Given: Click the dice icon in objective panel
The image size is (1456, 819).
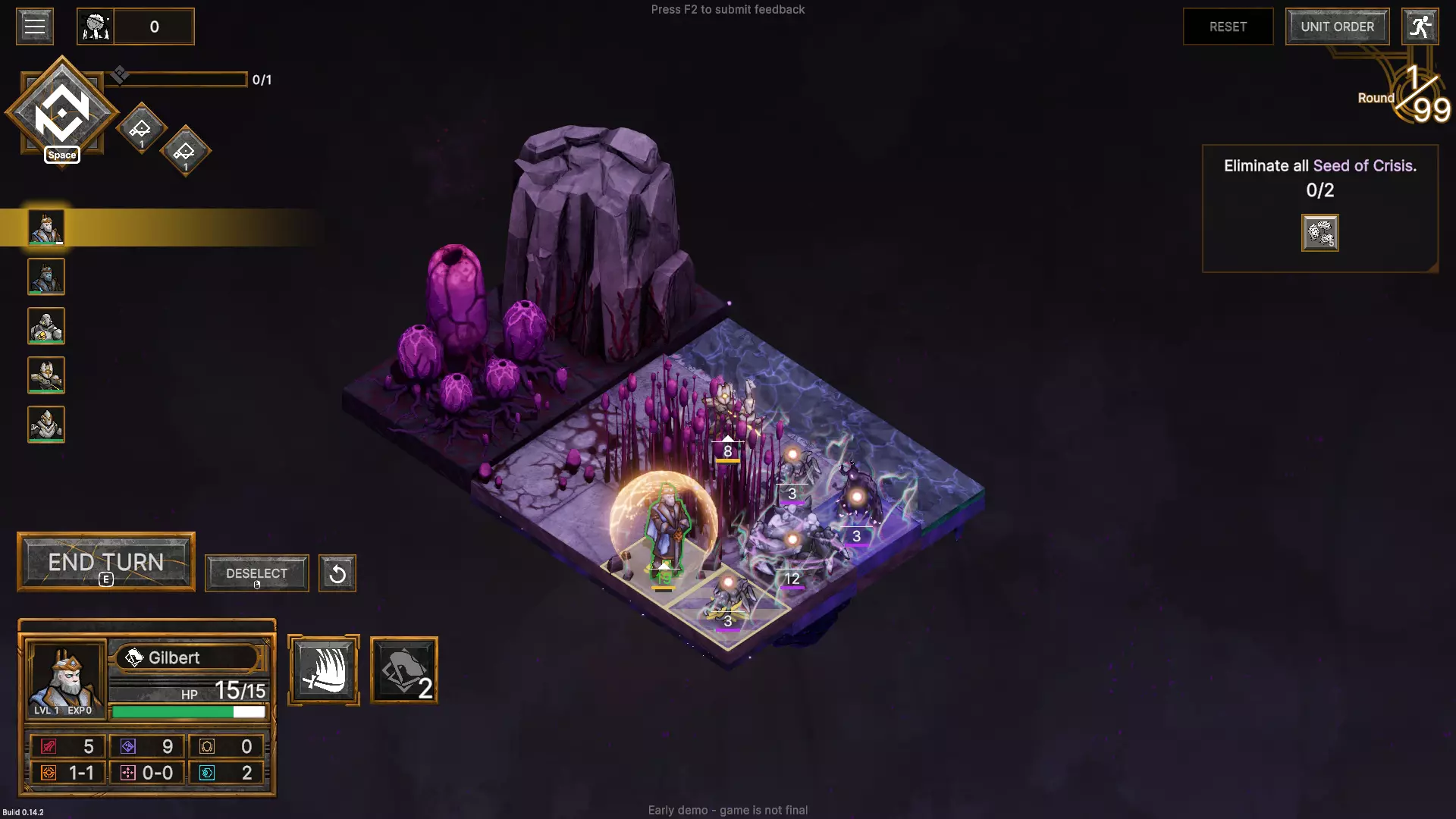Looking at the screenshot, I should click(1319, 233).
